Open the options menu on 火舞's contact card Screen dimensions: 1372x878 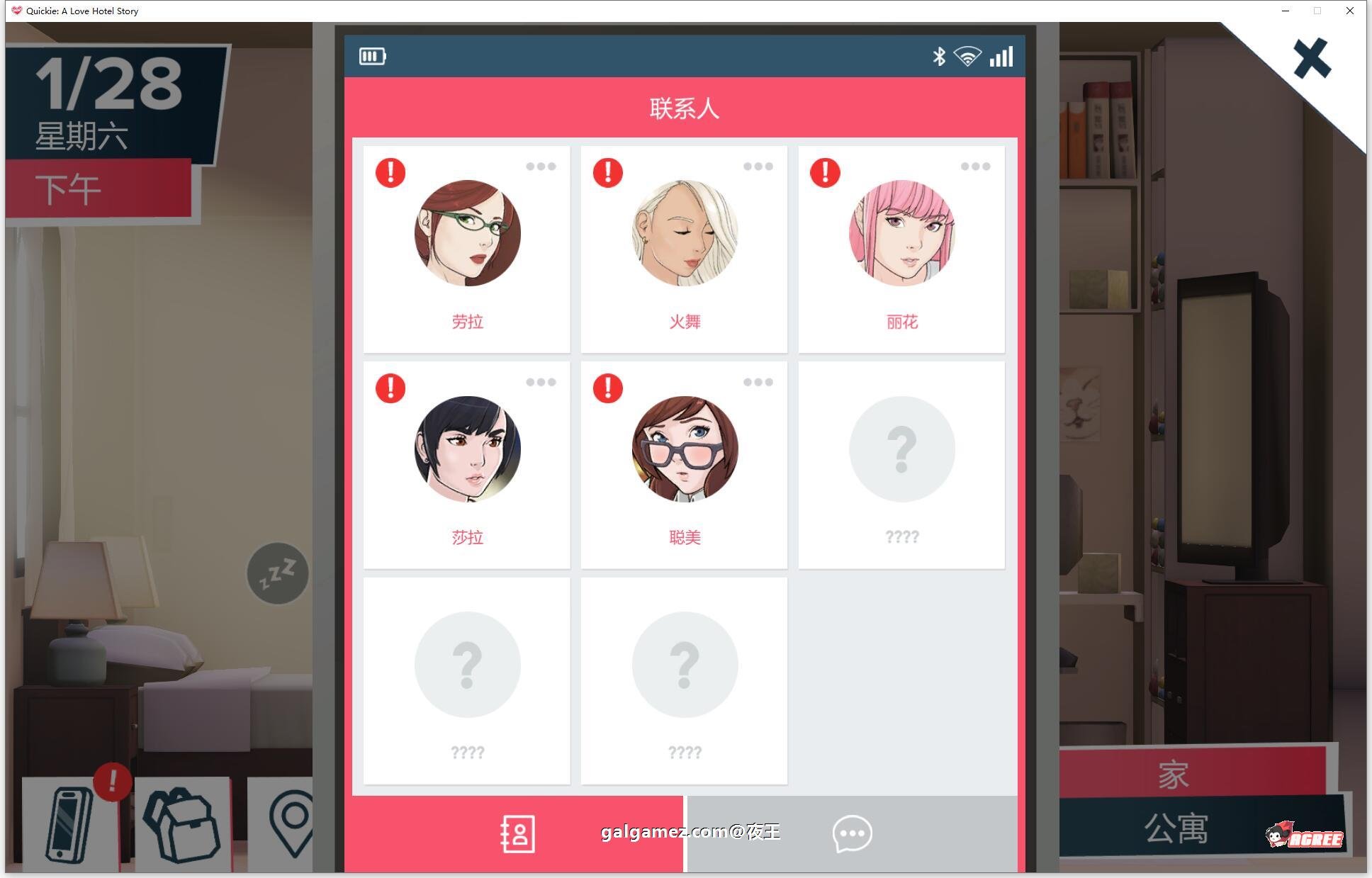coord(758,167)
